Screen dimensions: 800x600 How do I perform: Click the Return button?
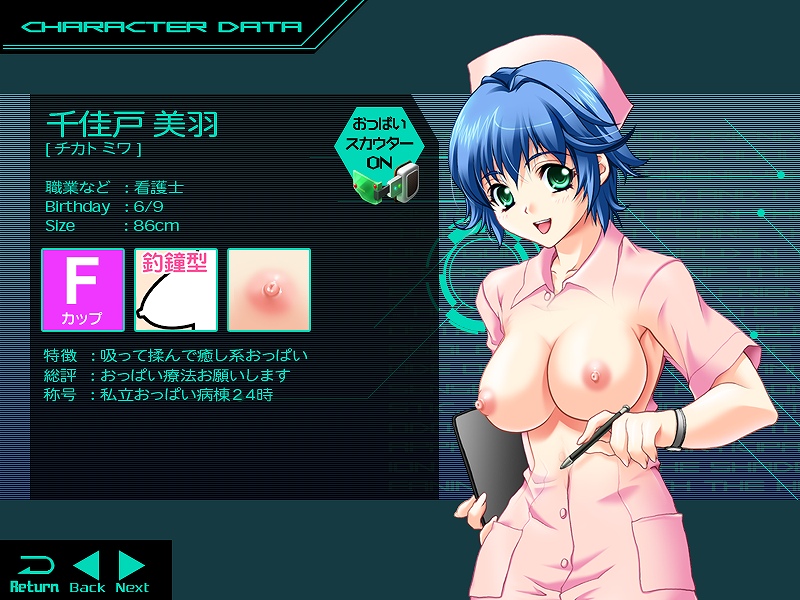[34, 573]
